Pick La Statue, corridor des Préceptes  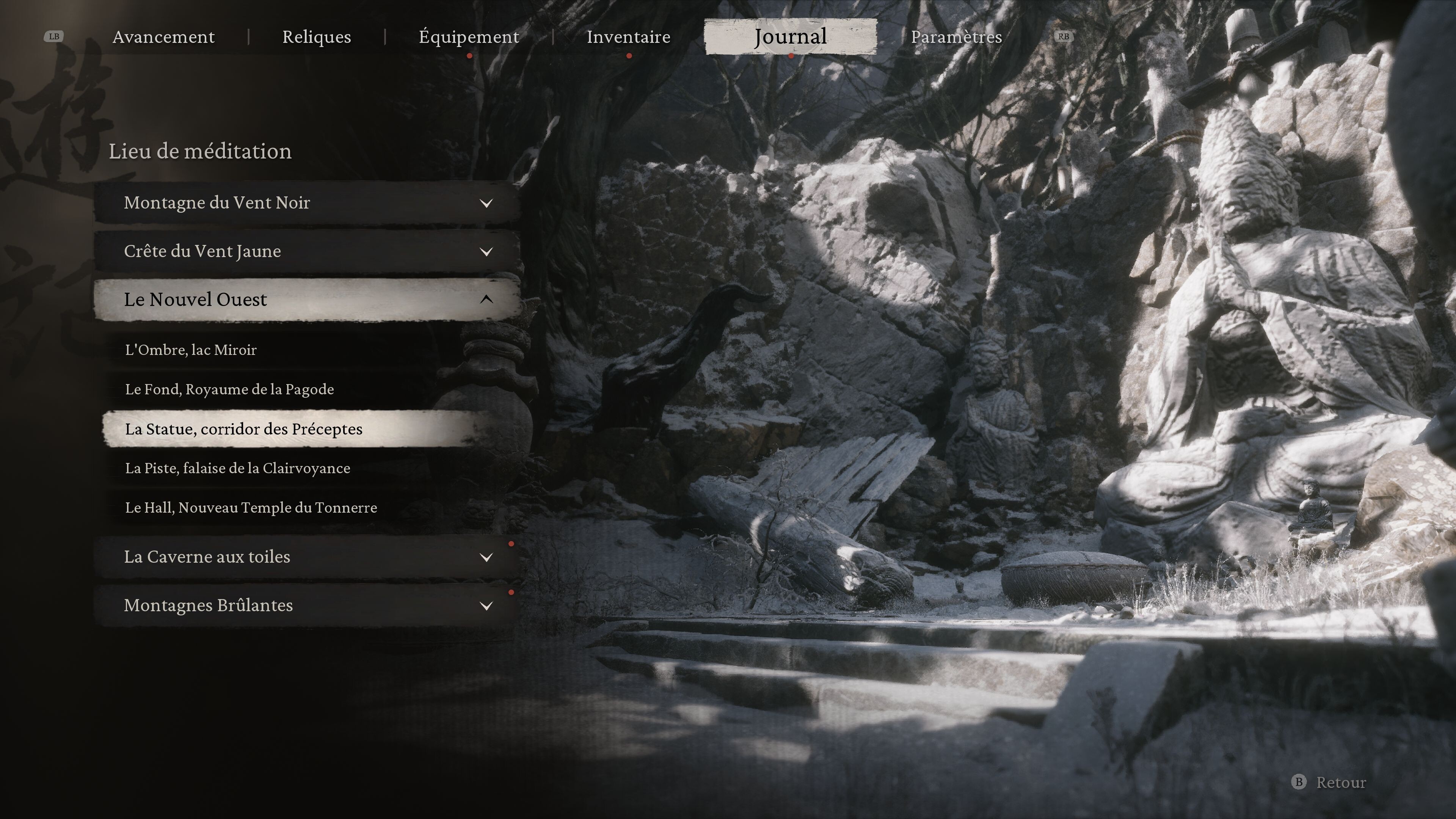pyautogui.click(x=243, y=429)
